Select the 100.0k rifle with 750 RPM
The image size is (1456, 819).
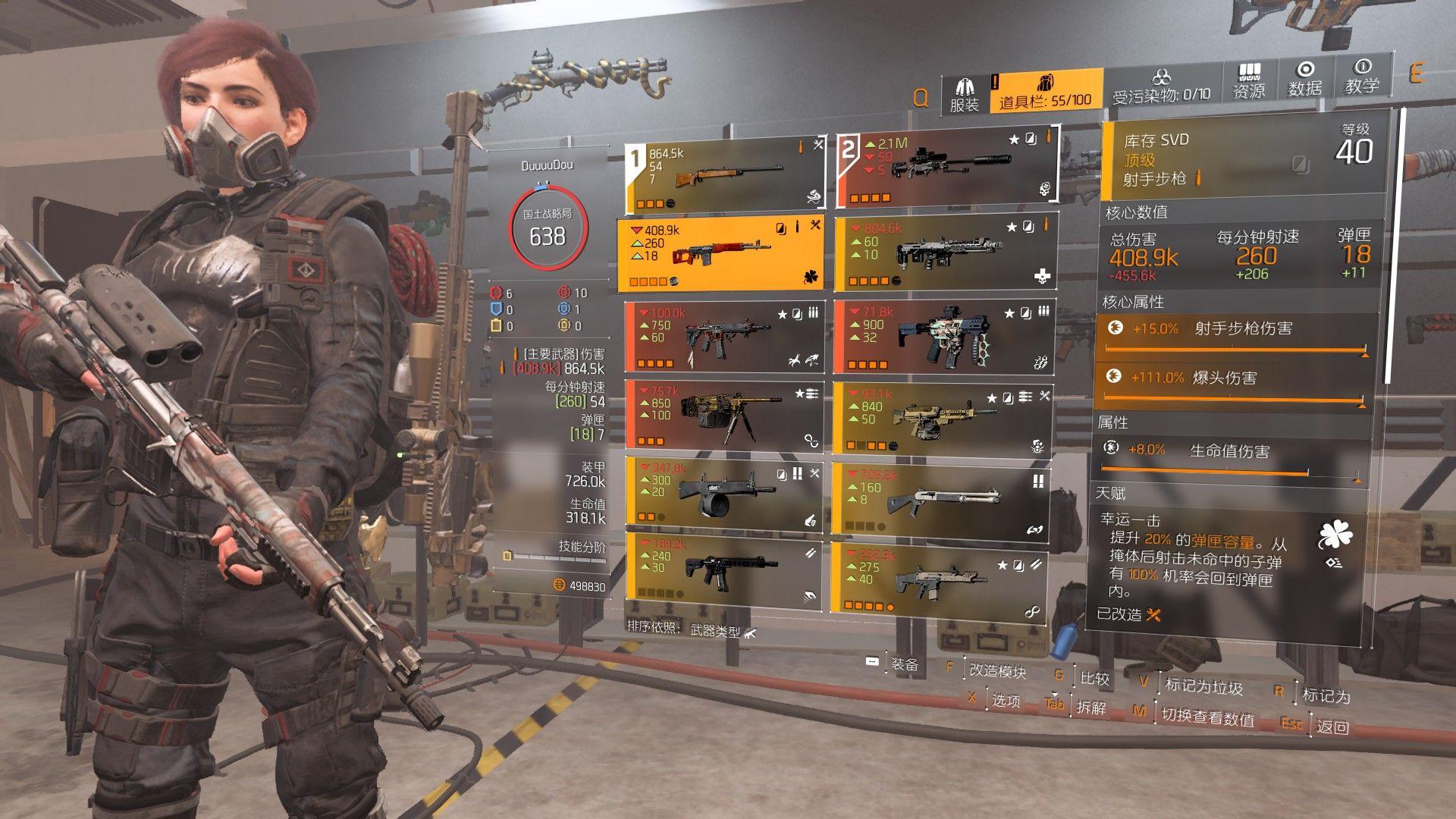(723, 337)
